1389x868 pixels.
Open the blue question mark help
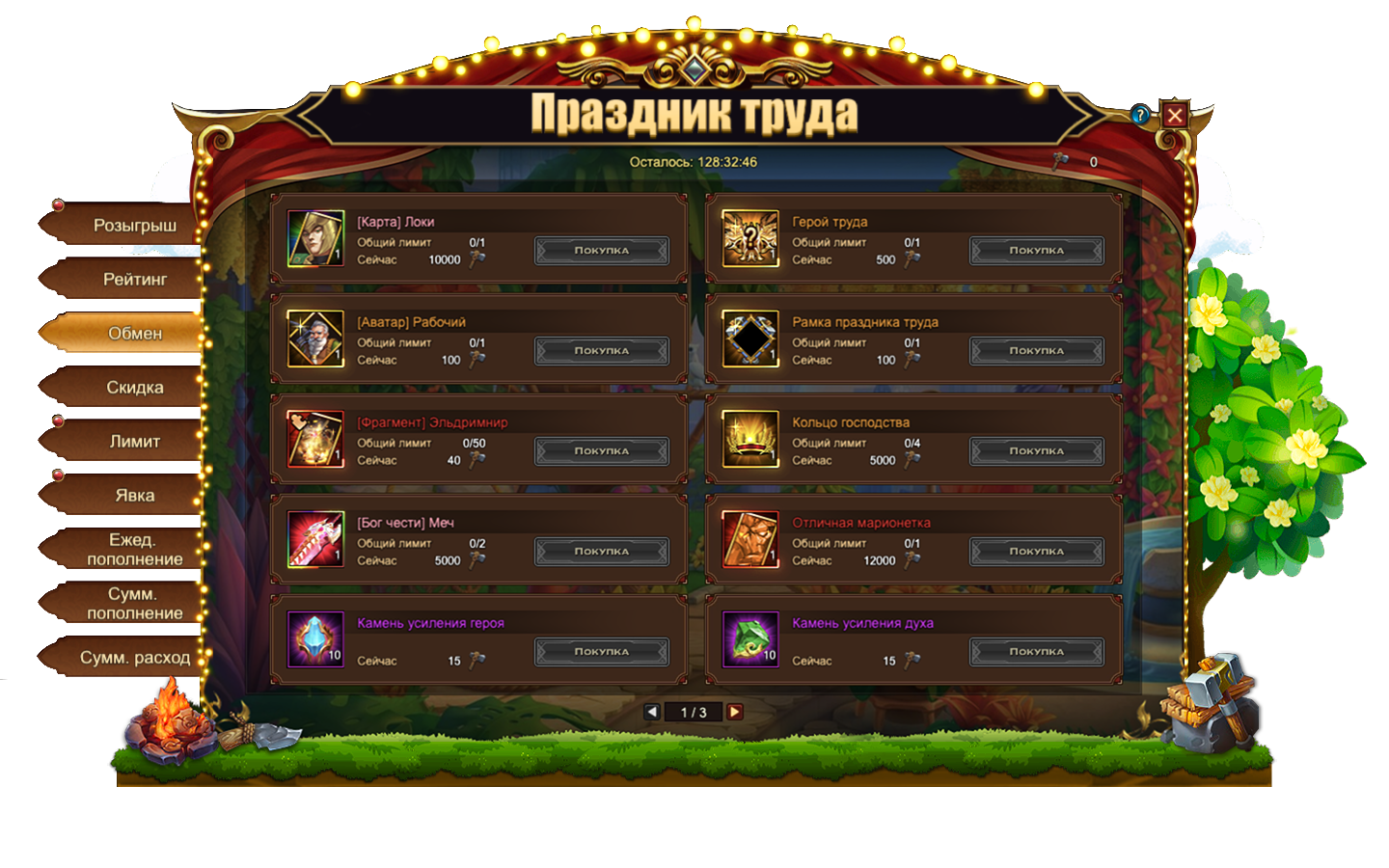click(x=1141, y=115)
